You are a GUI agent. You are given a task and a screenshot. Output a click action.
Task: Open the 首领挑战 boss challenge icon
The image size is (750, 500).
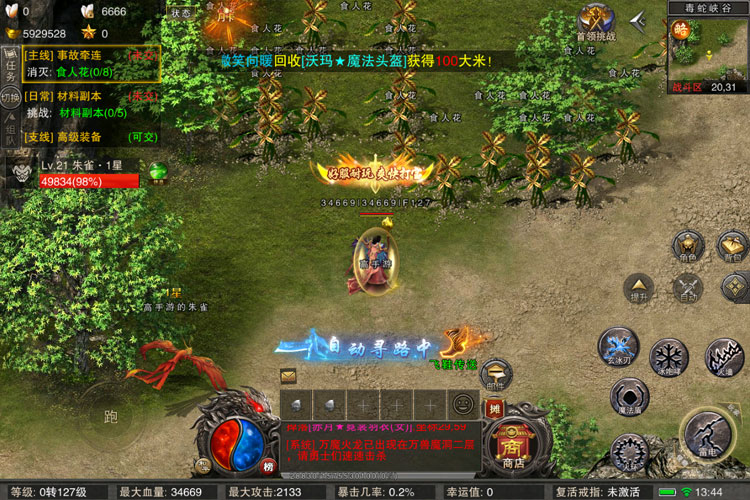pyautogui.click(x=594, y=23)
